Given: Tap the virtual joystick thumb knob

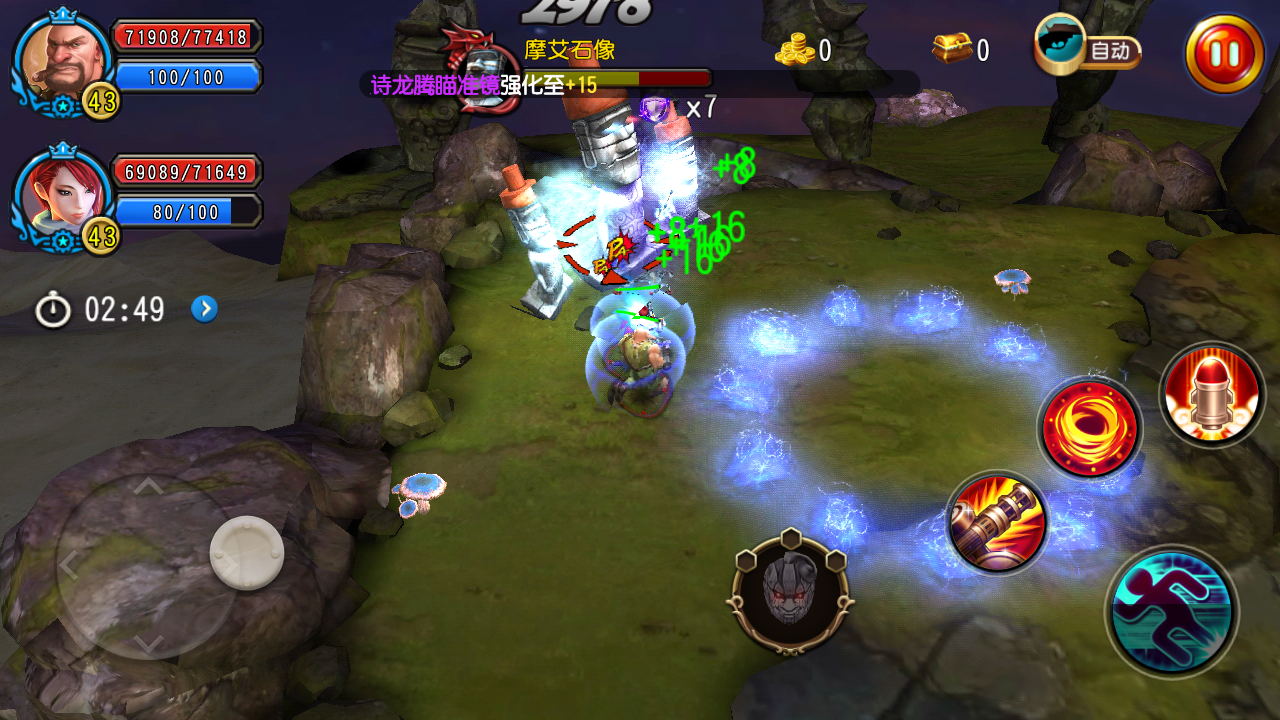Looking at the screenshot, I should coord(246,552).
